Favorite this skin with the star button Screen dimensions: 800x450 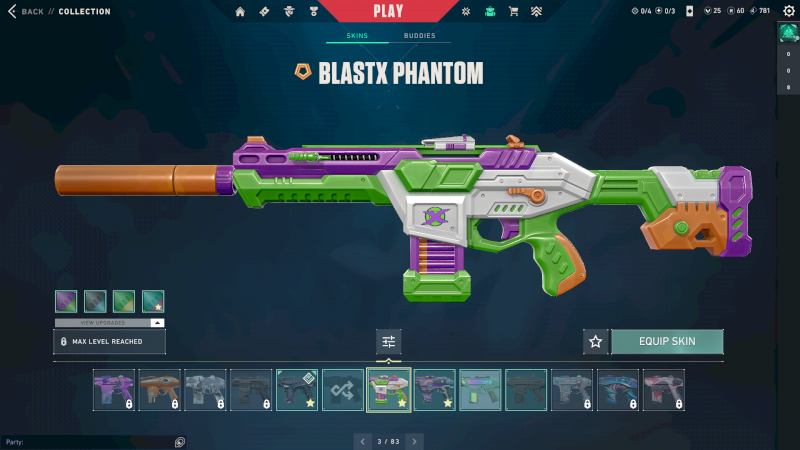click(596, 342)
